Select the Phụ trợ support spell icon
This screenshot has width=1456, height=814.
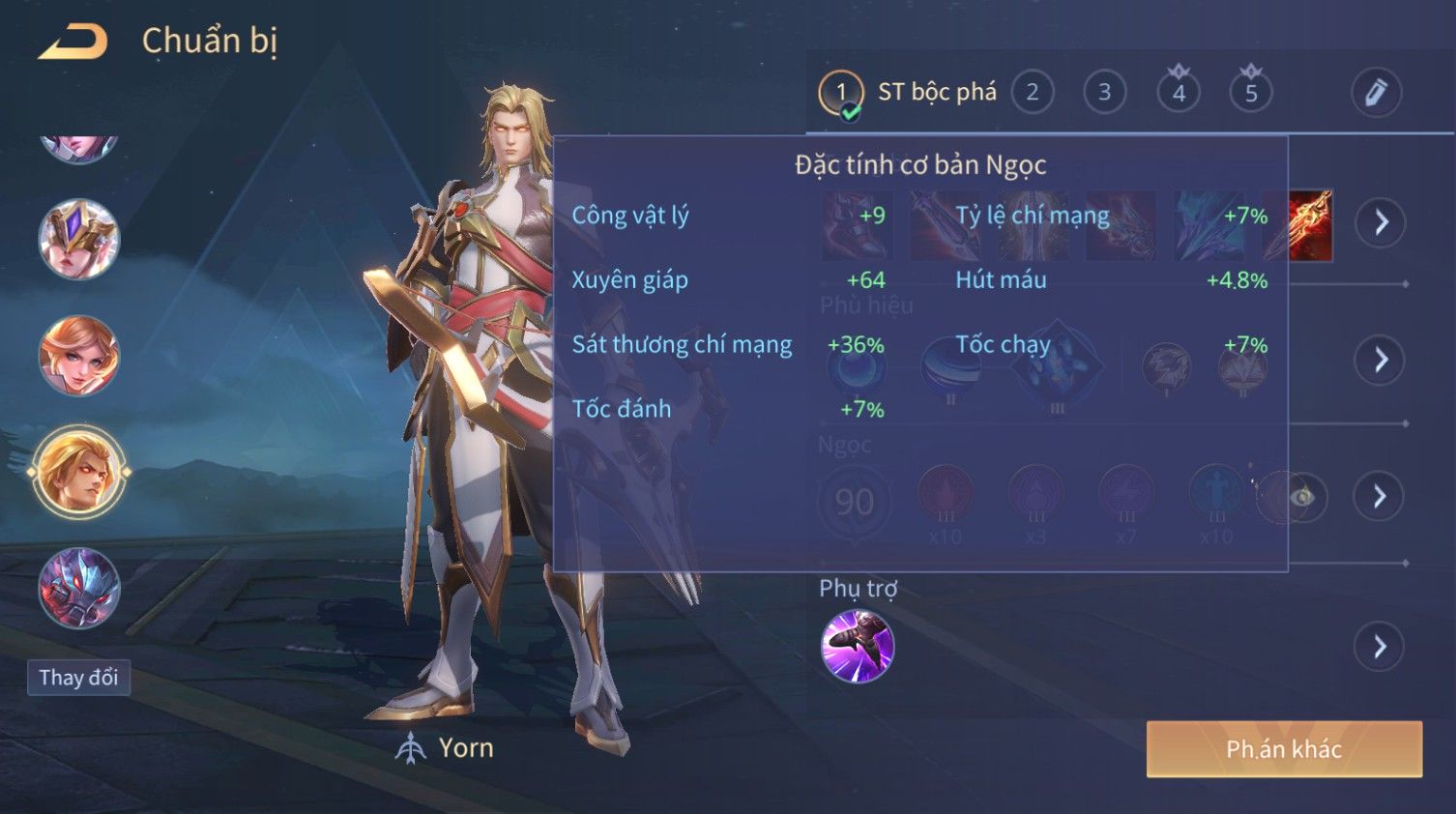point(857,646)
